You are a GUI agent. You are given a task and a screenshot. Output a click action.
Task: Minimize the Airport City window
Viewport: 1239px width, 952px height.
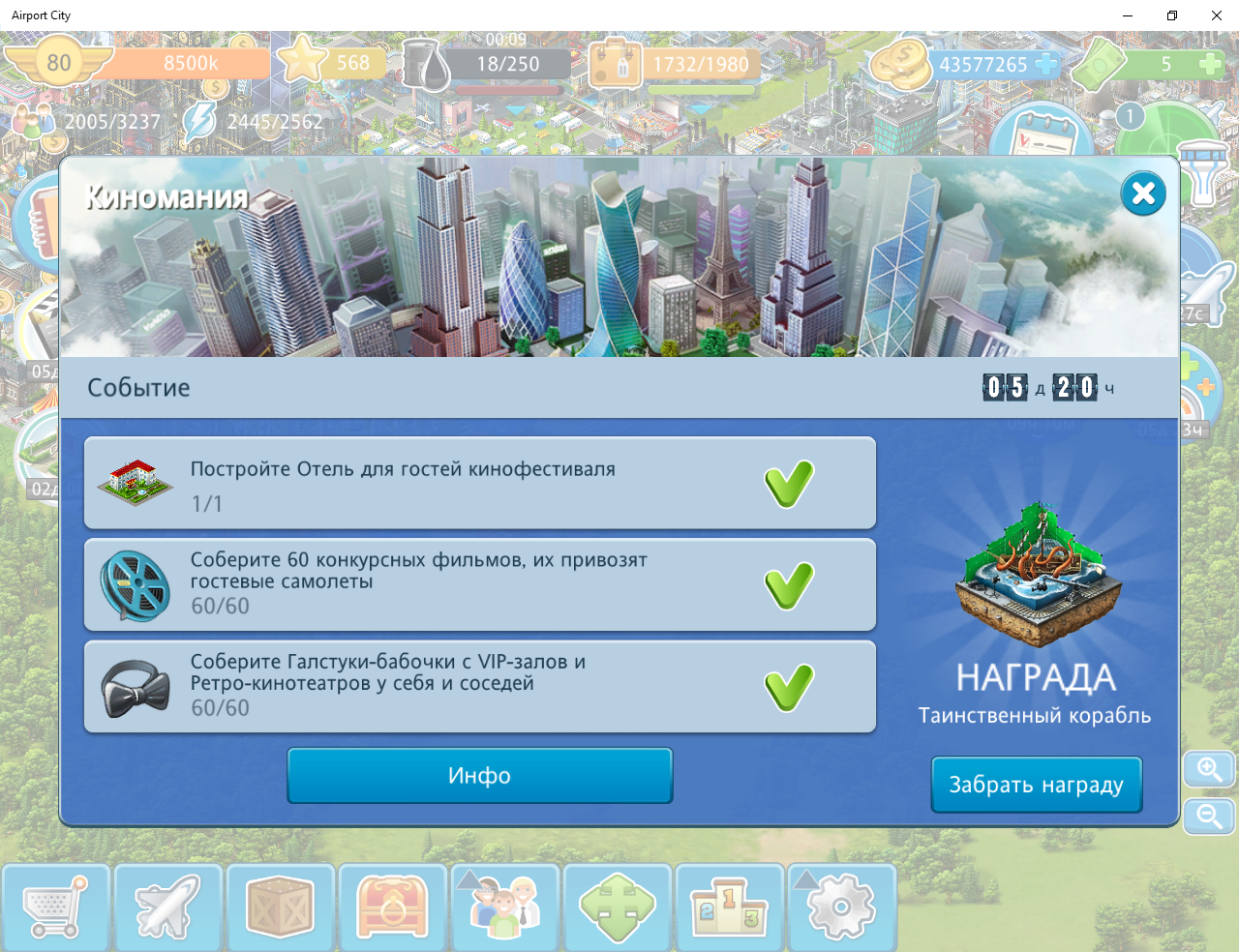1128,15
